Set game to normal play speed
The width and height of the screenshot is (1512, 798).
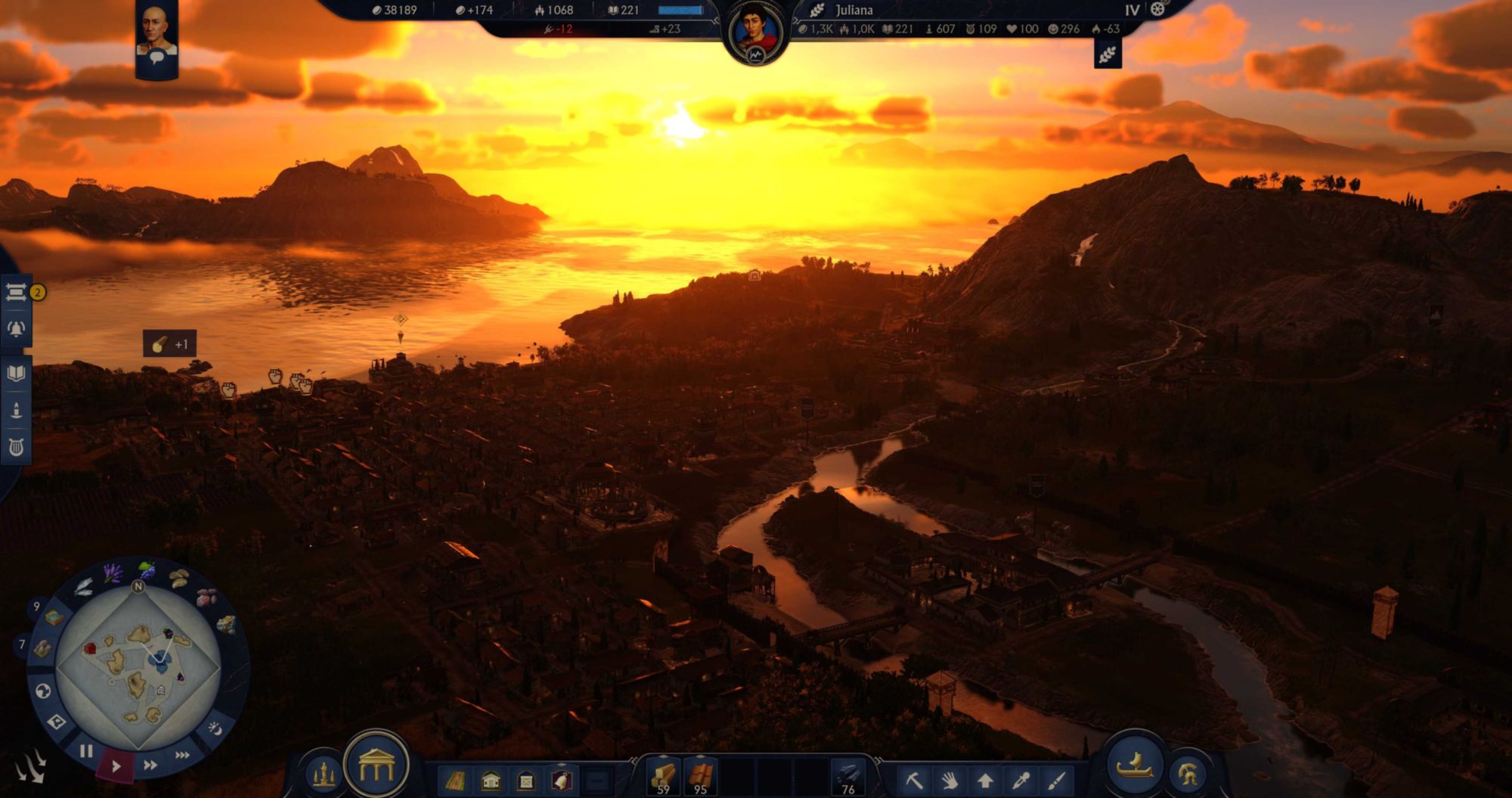(116, 765)
